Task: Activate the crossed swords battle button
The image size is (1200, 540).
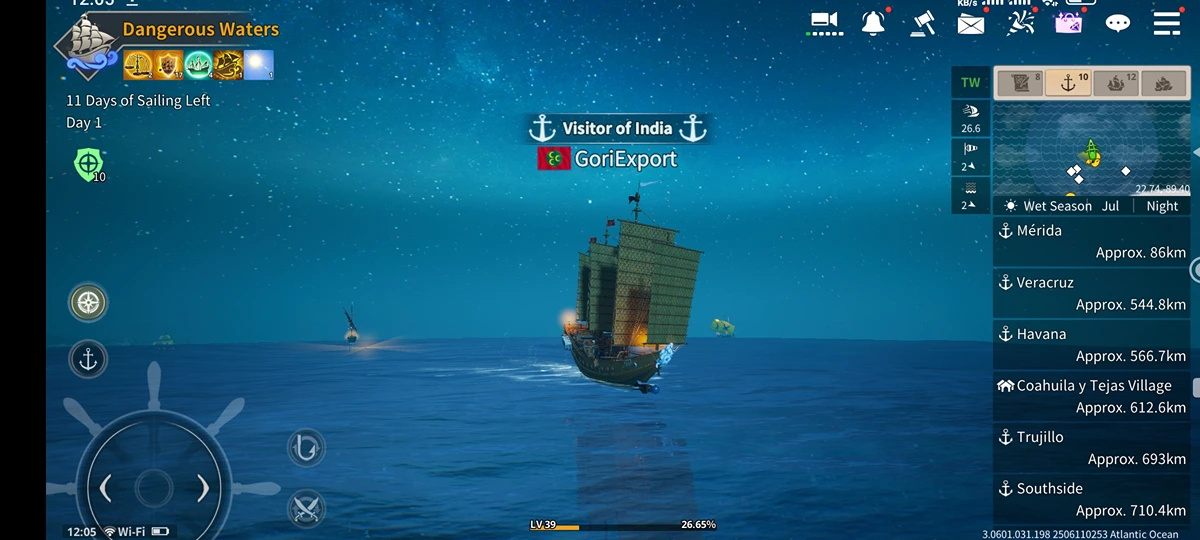Action: tap(306, 508)
